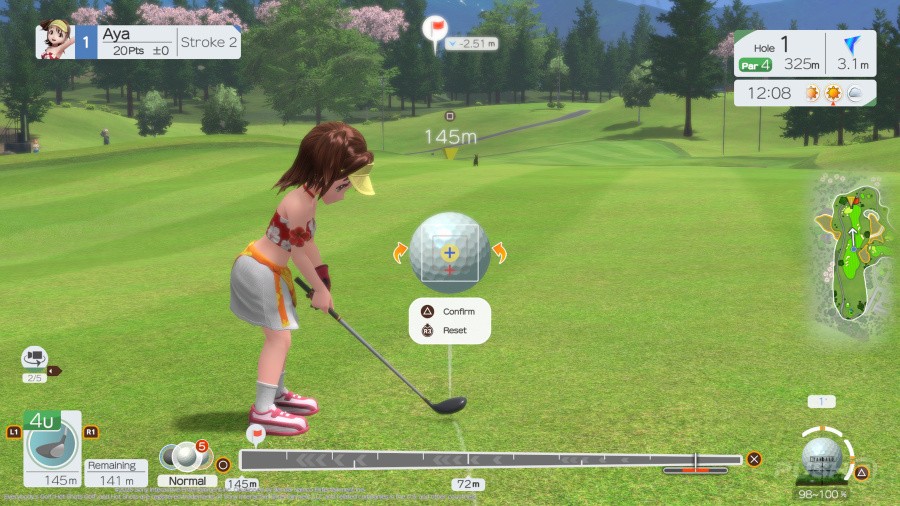Show the weather forecast panel
Viewport: 900px width, 506px height.
click(804, 93)
